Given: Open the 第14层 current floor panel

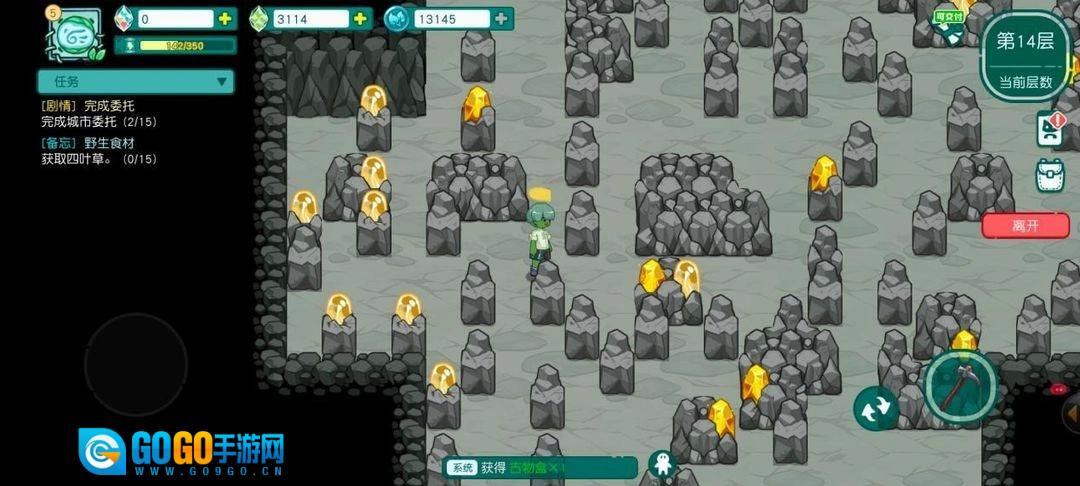Looking at the screenshot, I should (1024, 57).
